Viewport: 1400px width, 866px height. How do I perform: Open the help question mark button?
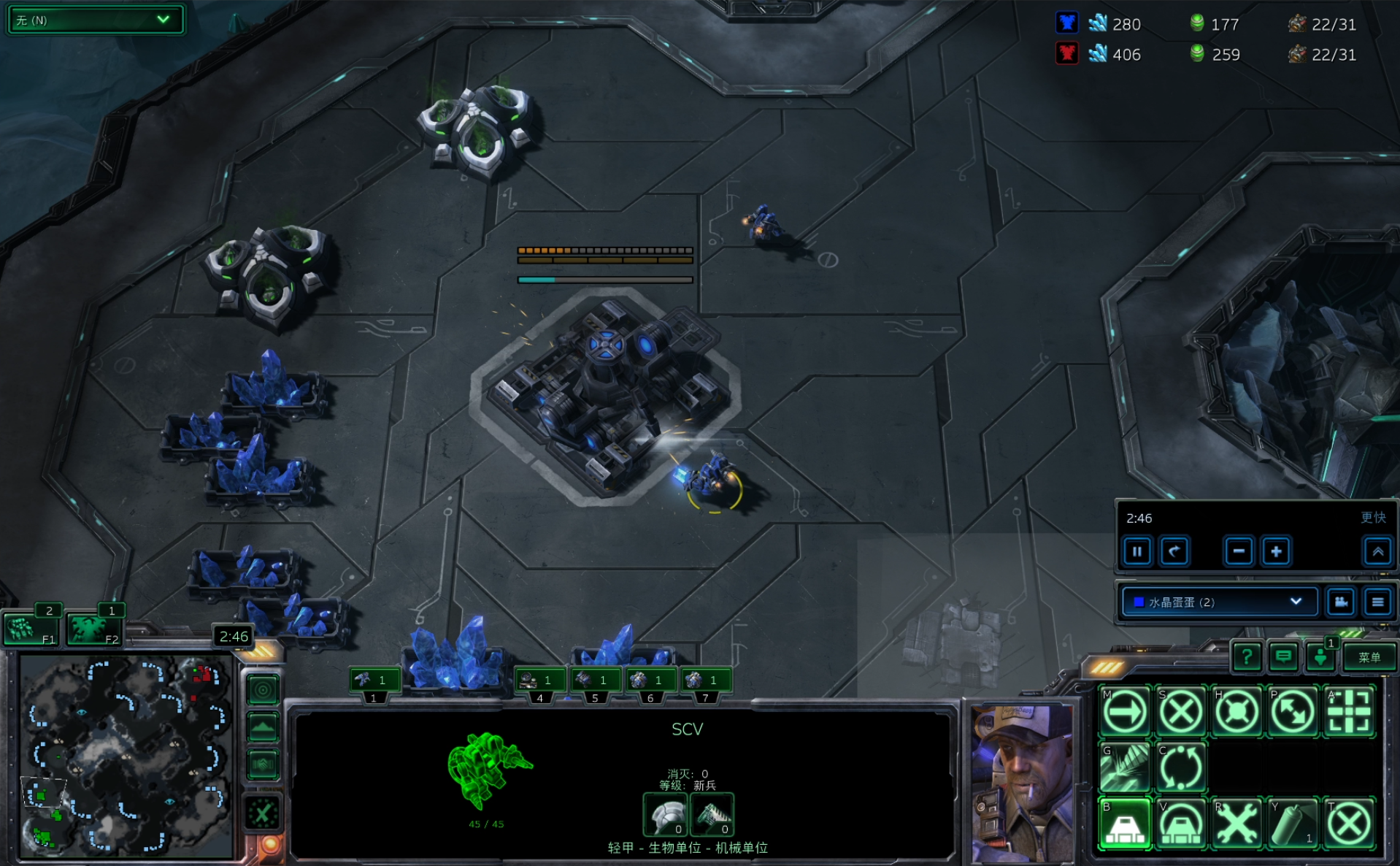point(1247,657)
